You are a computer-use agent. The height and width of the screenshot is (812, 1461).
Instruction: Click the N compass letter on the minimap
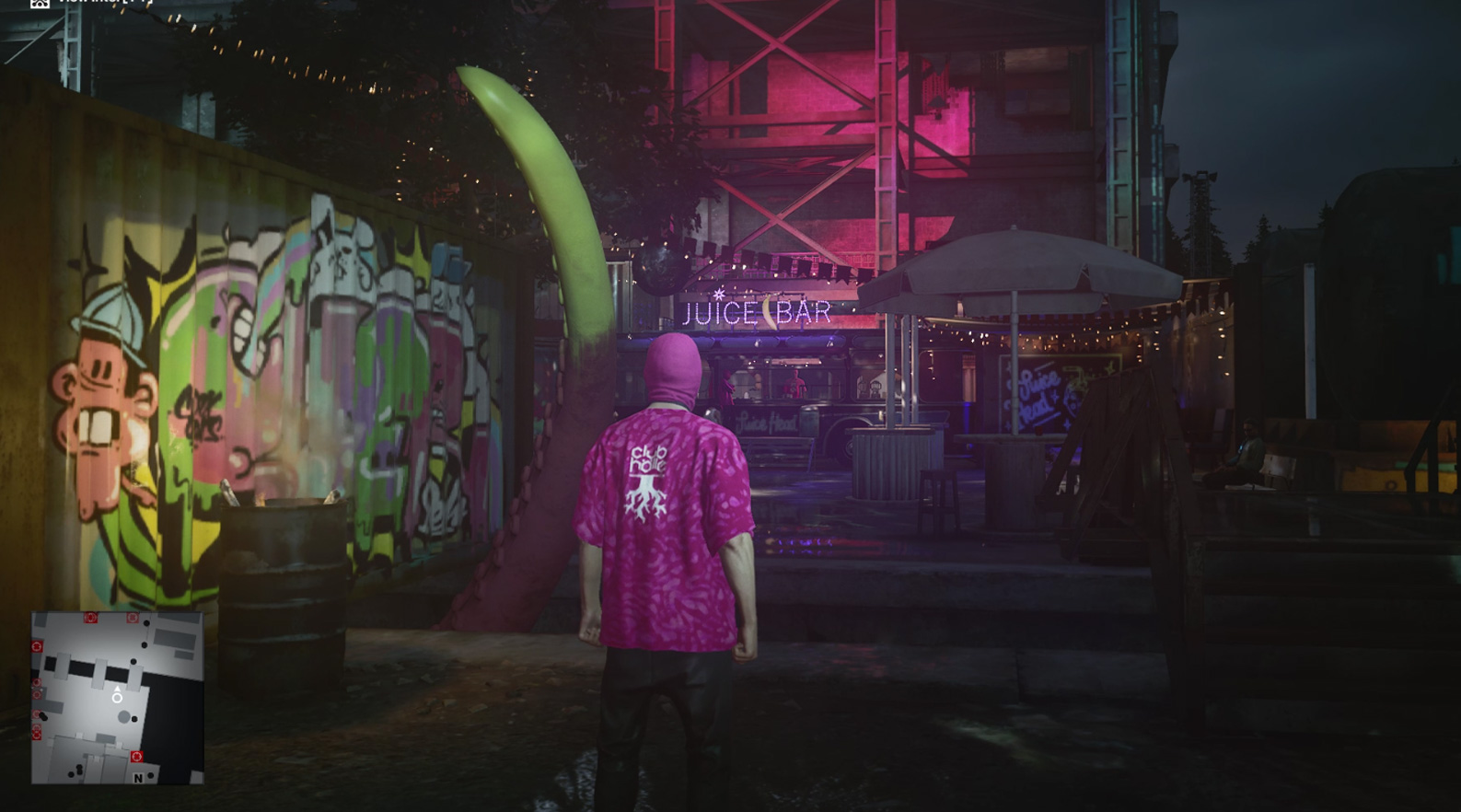pos(138,779)
